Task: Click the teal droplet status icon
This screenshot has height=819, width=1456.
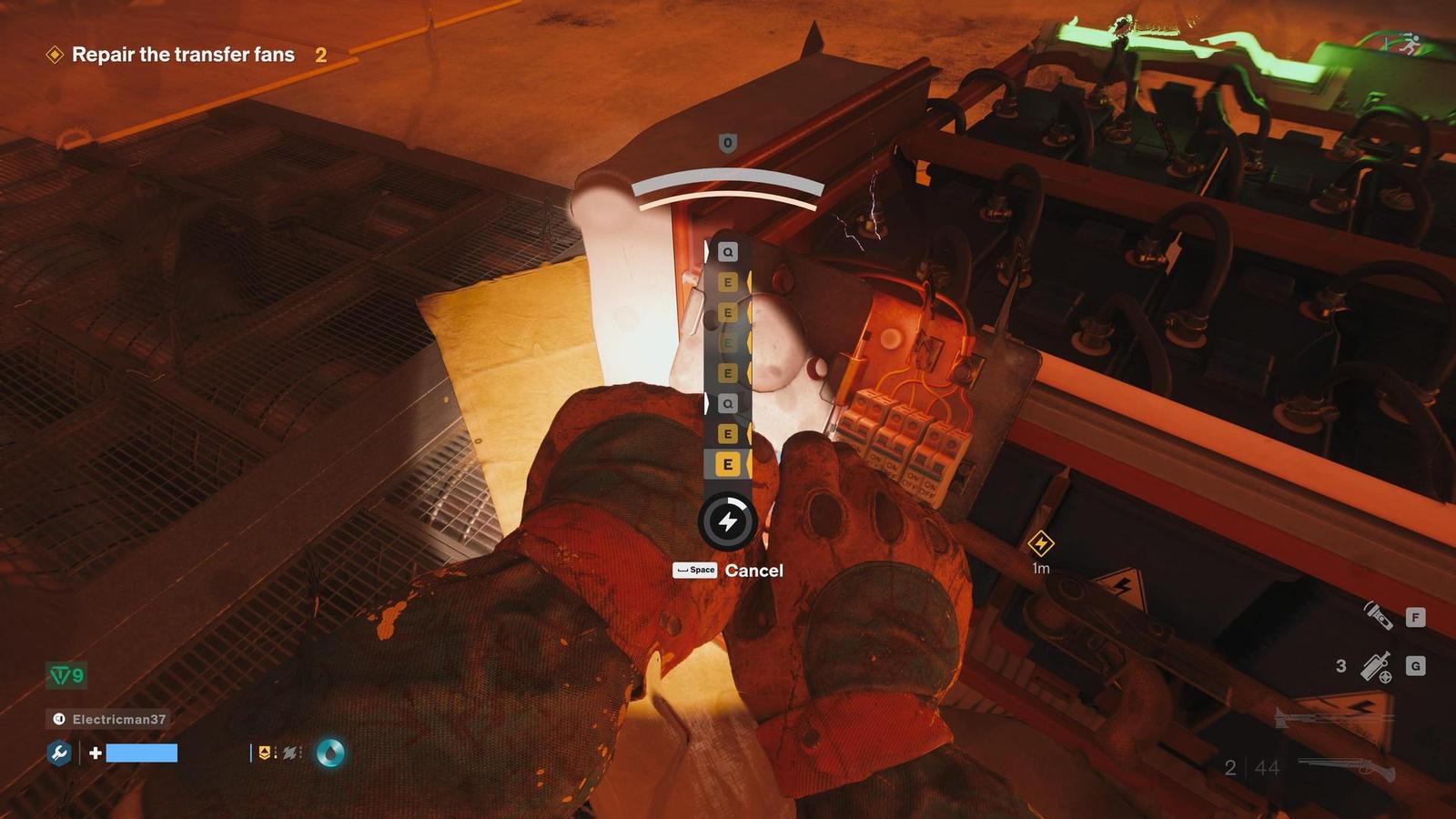Action: [330, 753]
